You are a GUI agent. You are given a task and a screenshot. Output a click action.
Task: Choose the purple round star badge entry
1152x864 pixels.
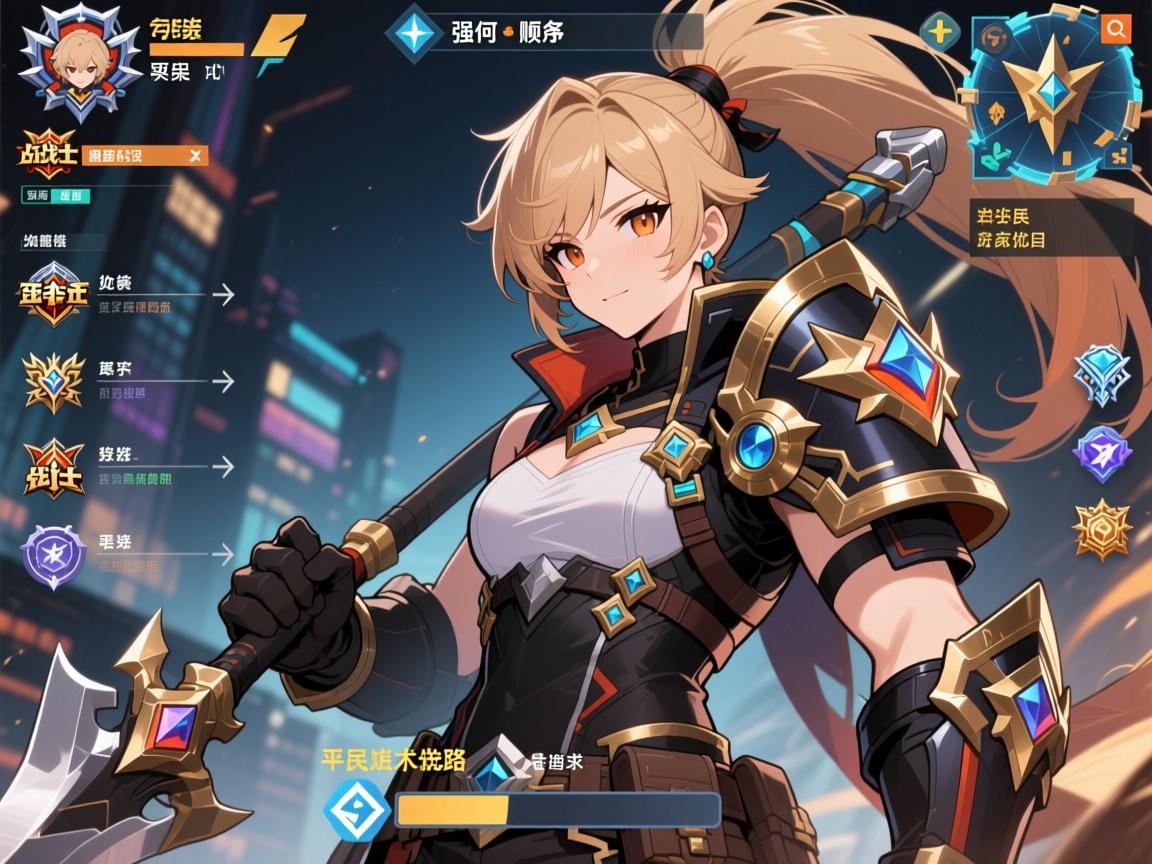53,553
